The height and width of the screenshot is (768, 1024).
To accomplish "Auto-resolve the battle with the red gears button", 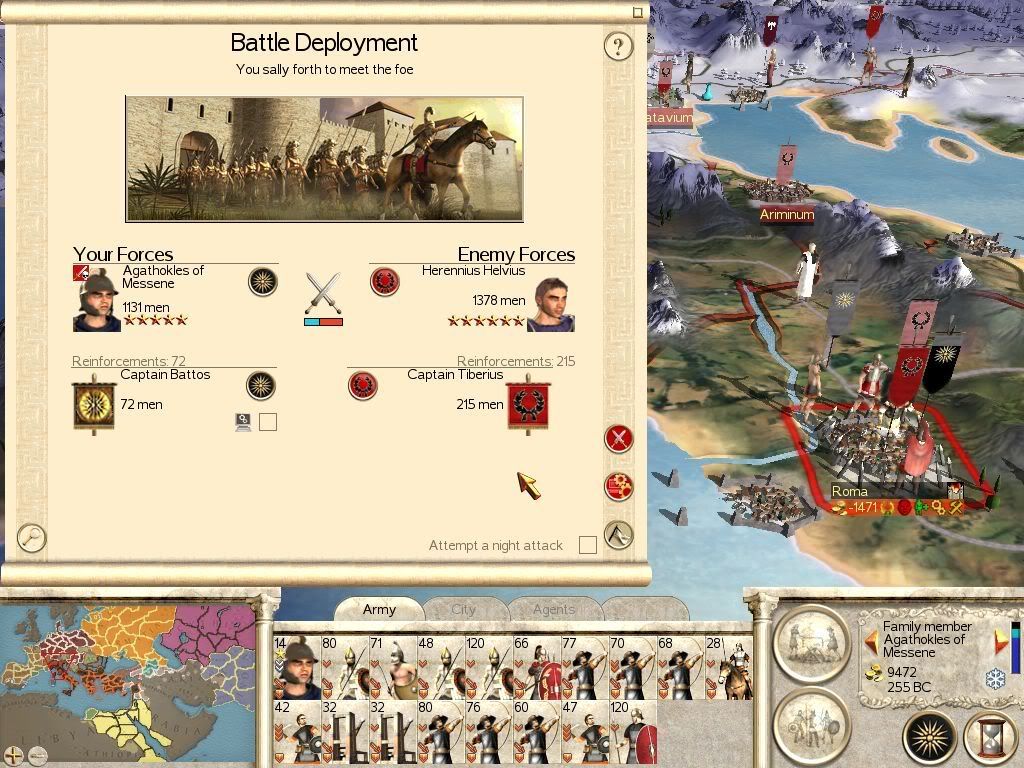I will (619, 487).
